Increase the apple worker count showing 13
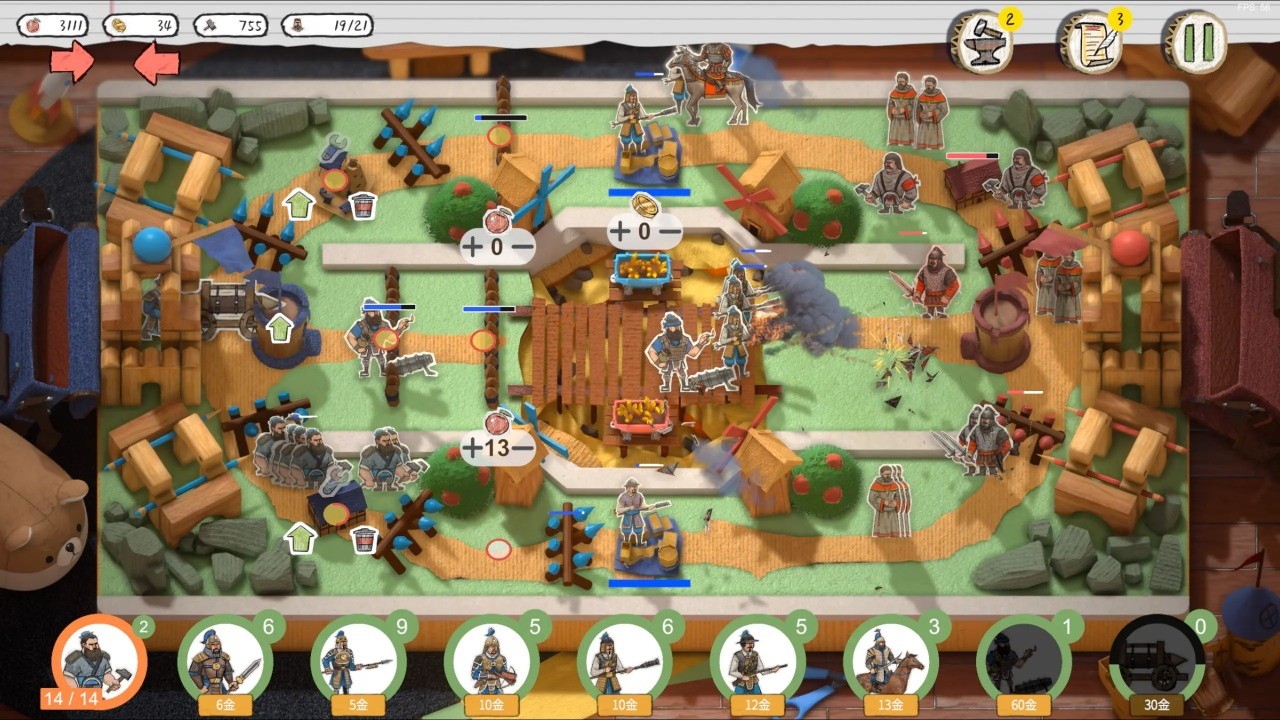 tap(472, 448)
